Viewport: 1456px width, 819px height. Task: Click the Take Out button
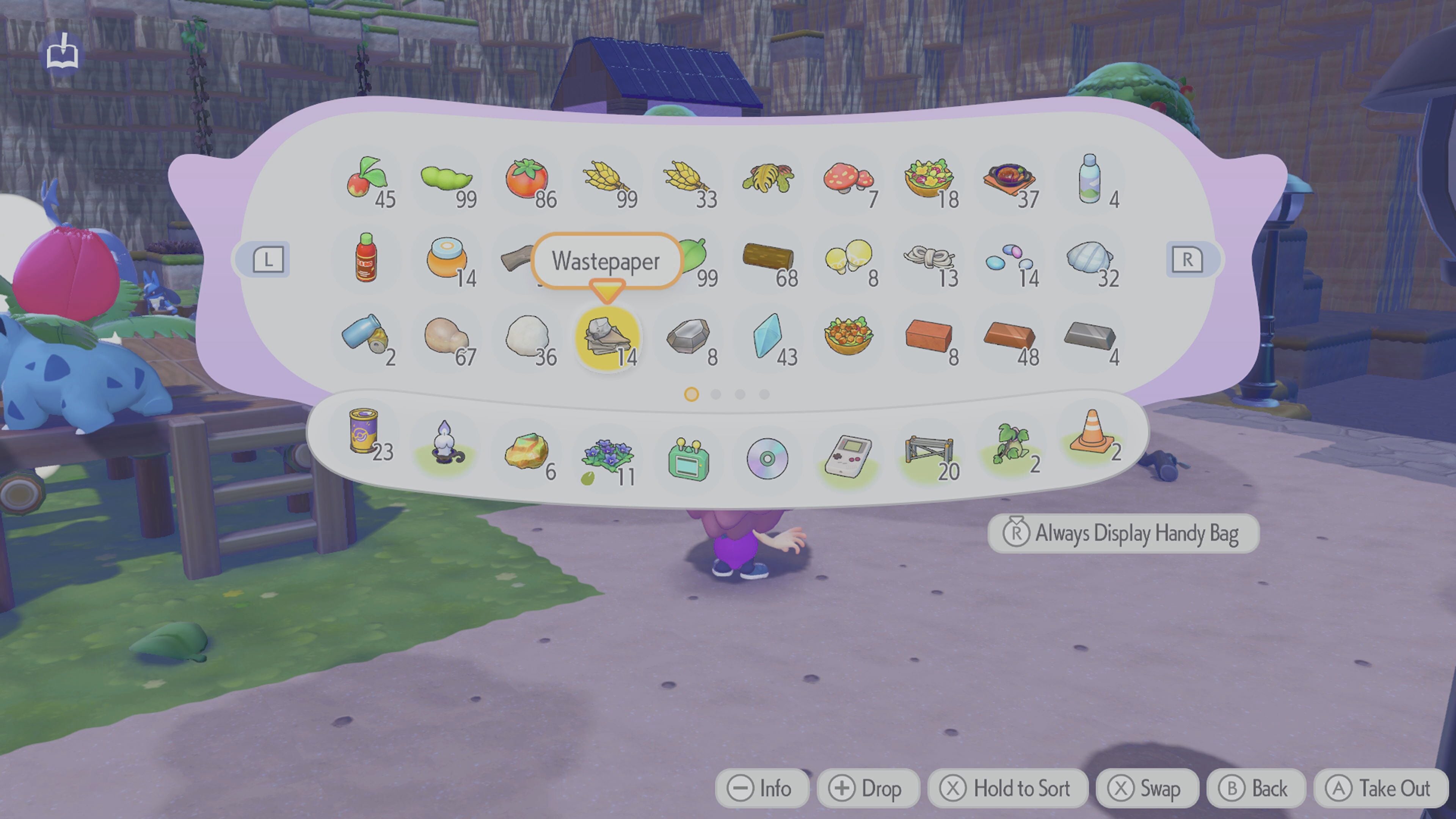tap(1381, 788)
